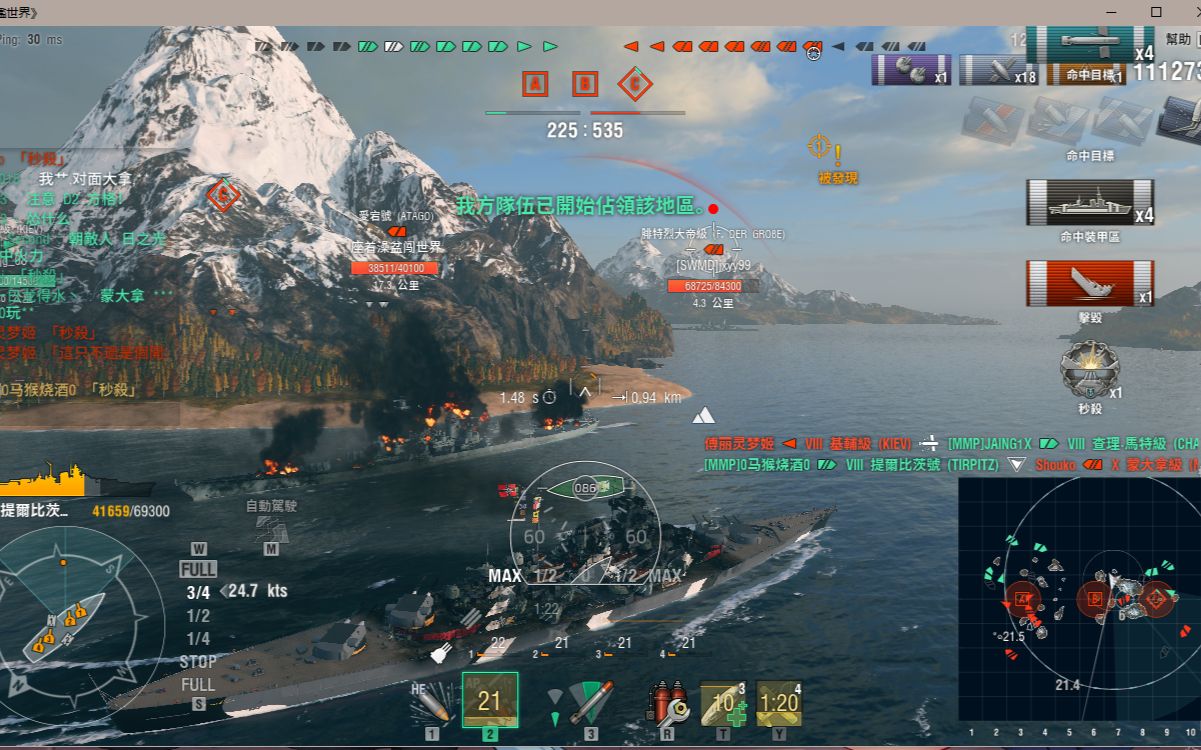Open the tactical minimap
The image size is (1201, 750).
pyautogui.click(x=1078, y=598)
